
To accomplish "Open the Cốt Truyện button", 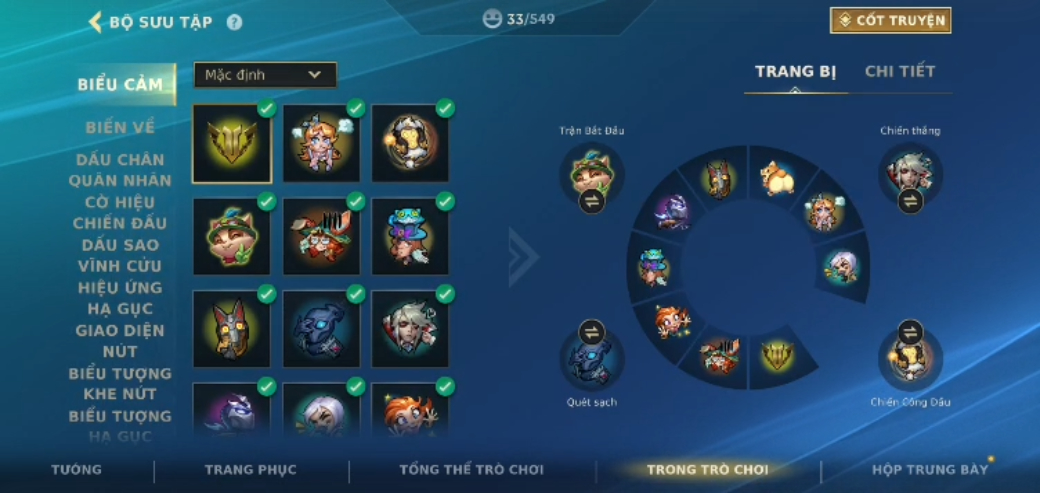I will click(890, 21).
